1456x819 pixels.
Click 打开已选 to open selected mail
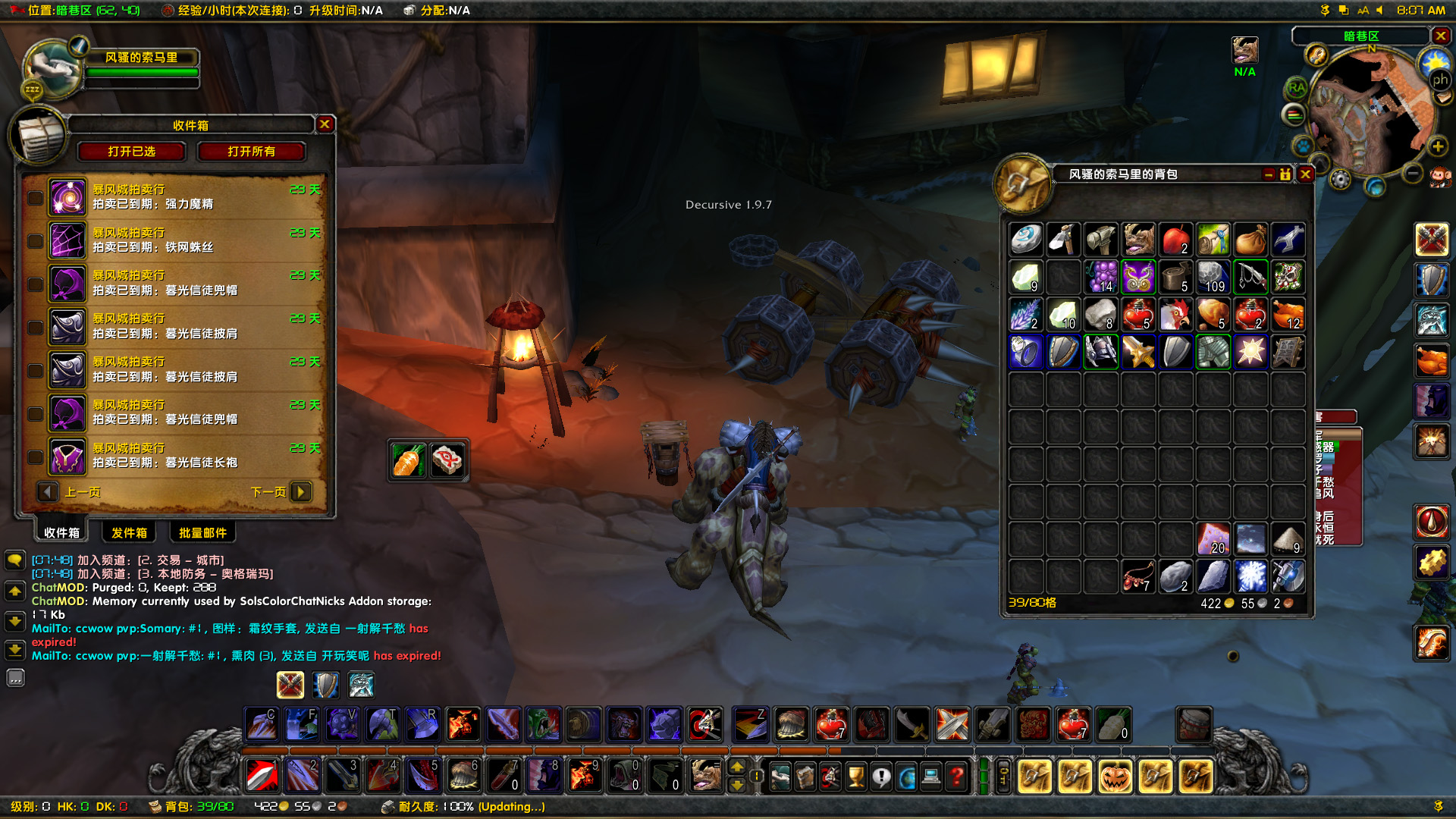point(132,151)
